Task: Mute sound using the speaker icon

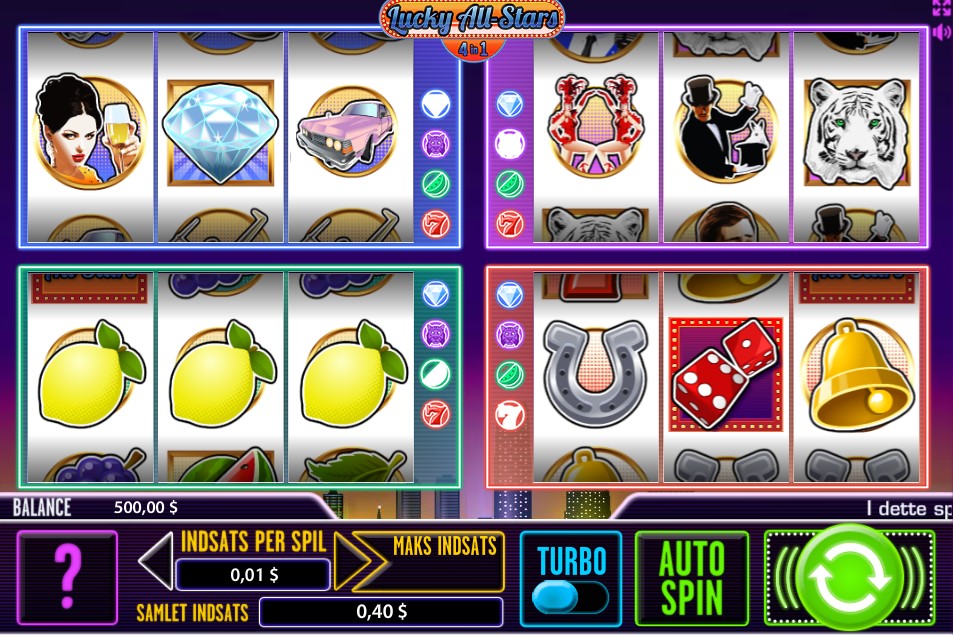Action: pyautogui.click(x=941, y=32)
